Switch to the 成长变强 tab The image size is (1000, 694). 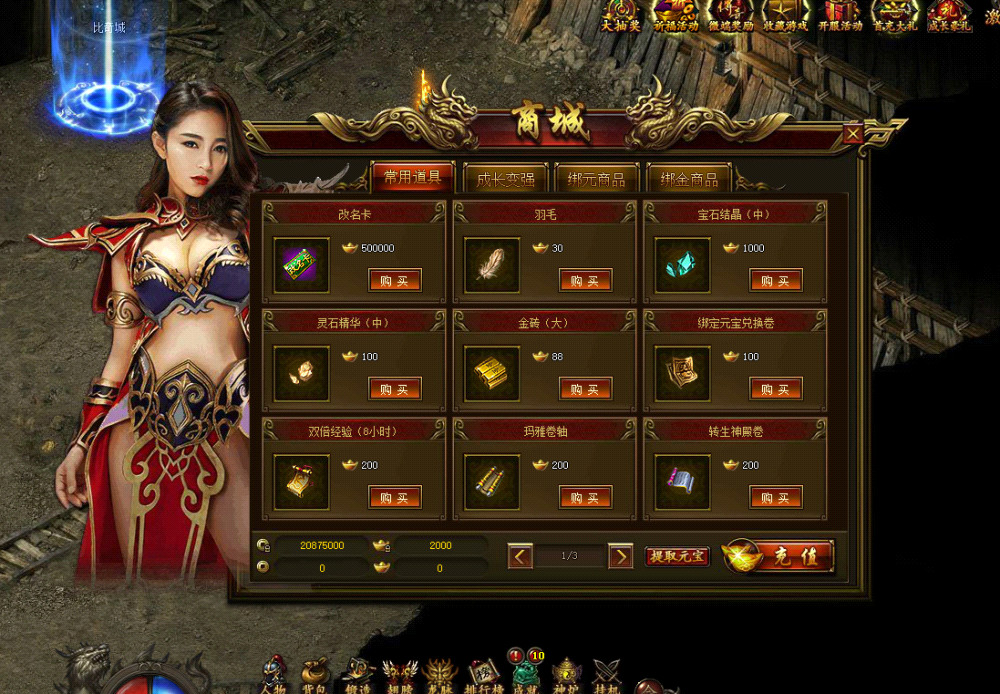pos(505,179)
